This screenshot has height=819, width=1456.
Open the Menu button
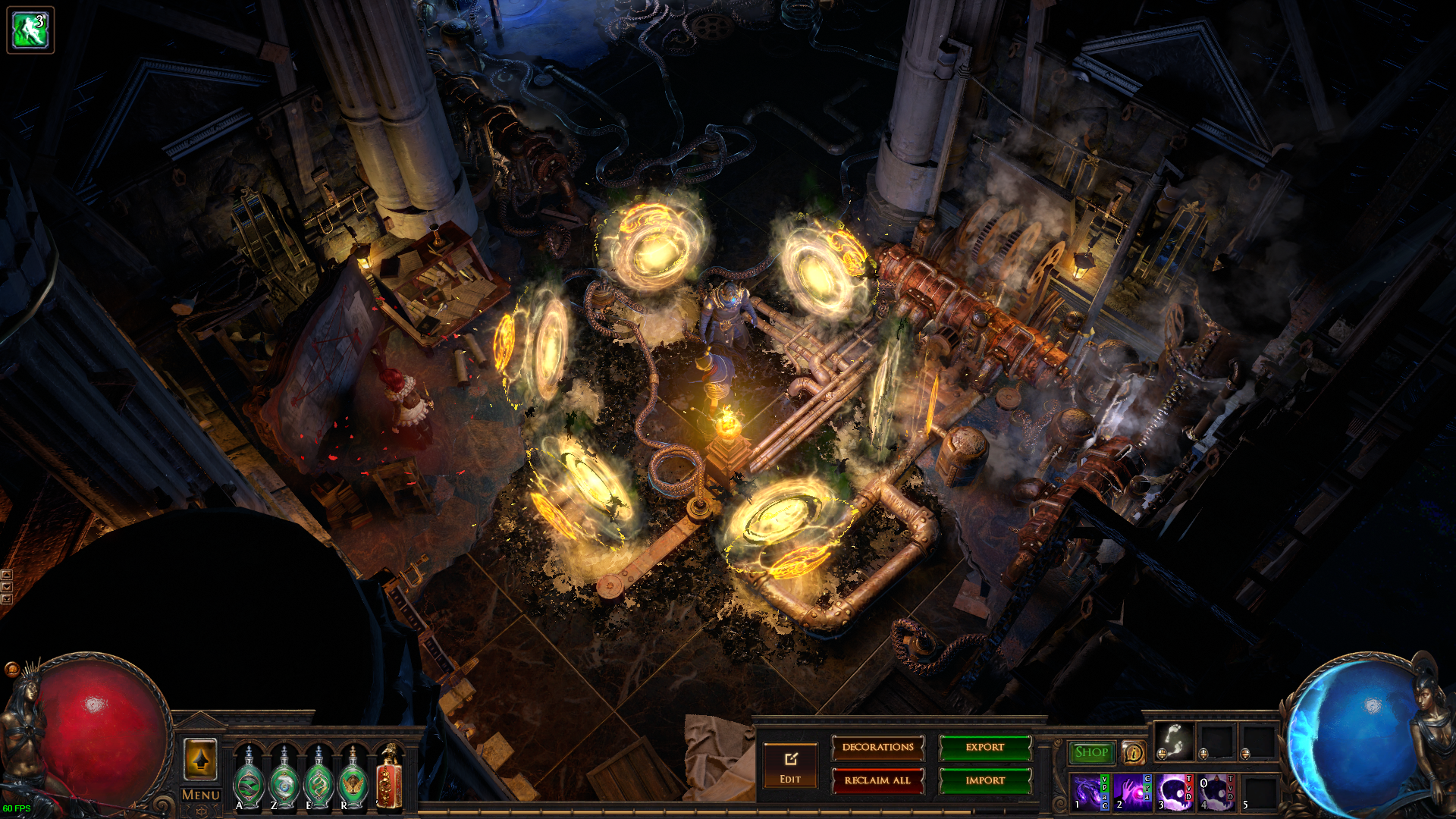[x=201, y=795]
